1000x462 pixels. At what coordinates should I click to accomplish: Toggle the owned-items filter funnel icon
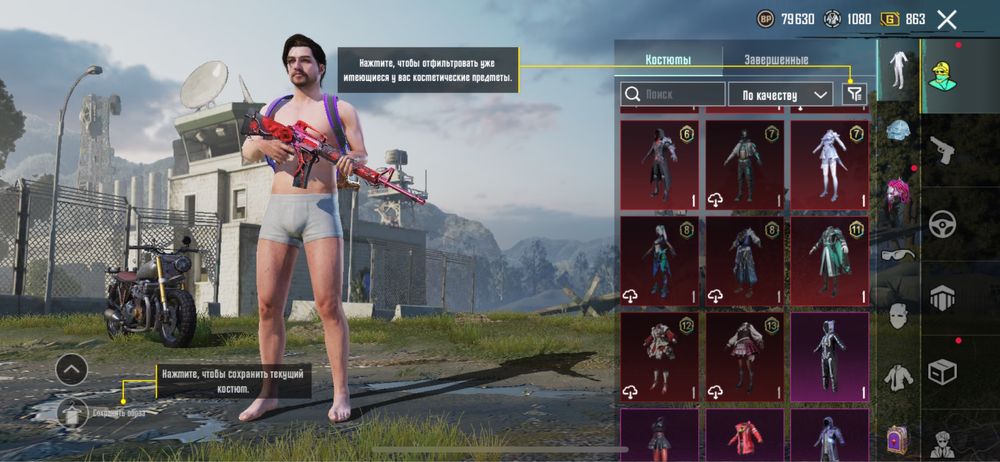853,94
